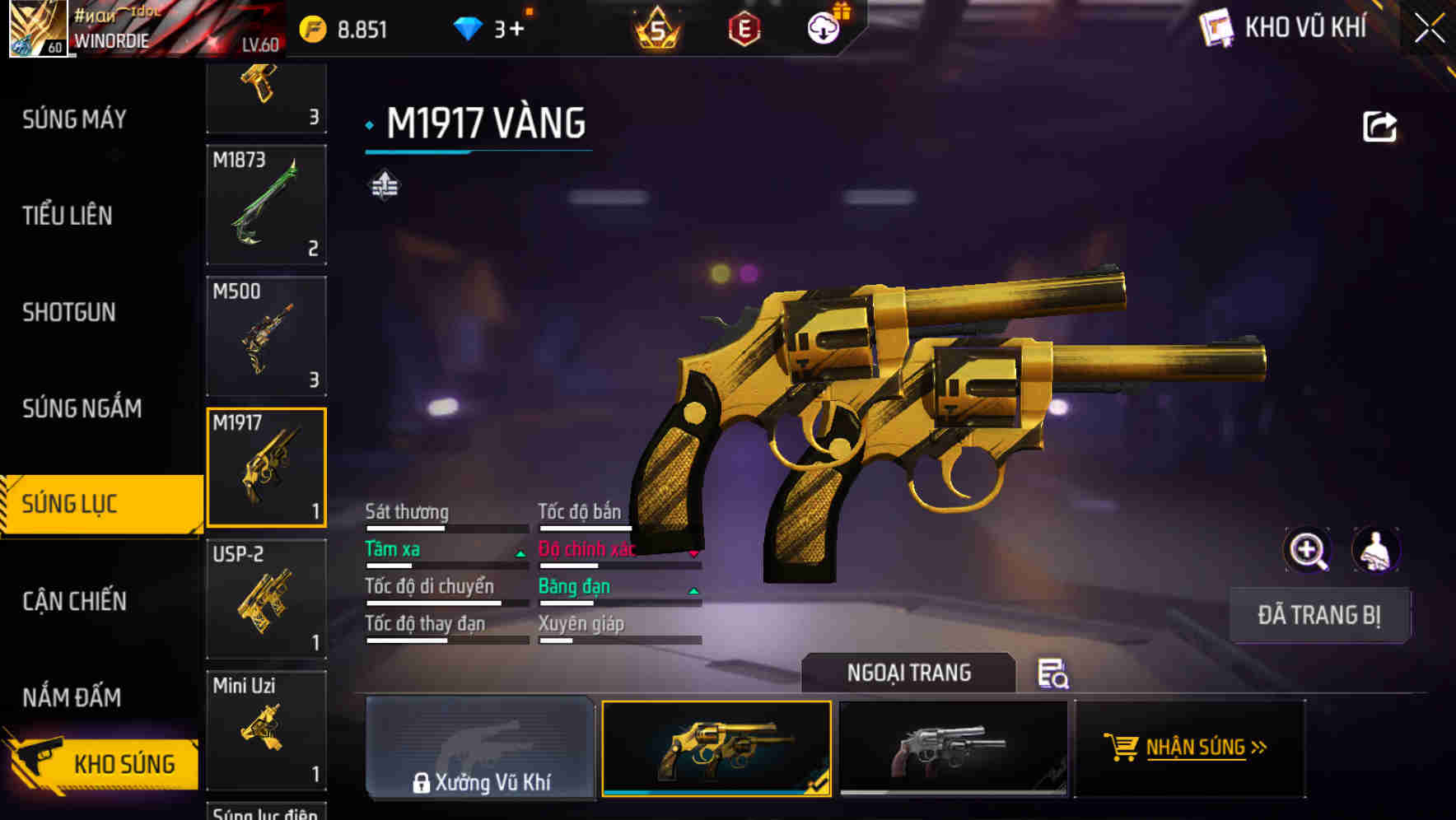Click the NHẬN SÚNG link
Screen dimensions: 1456x820
[1205, 748]
